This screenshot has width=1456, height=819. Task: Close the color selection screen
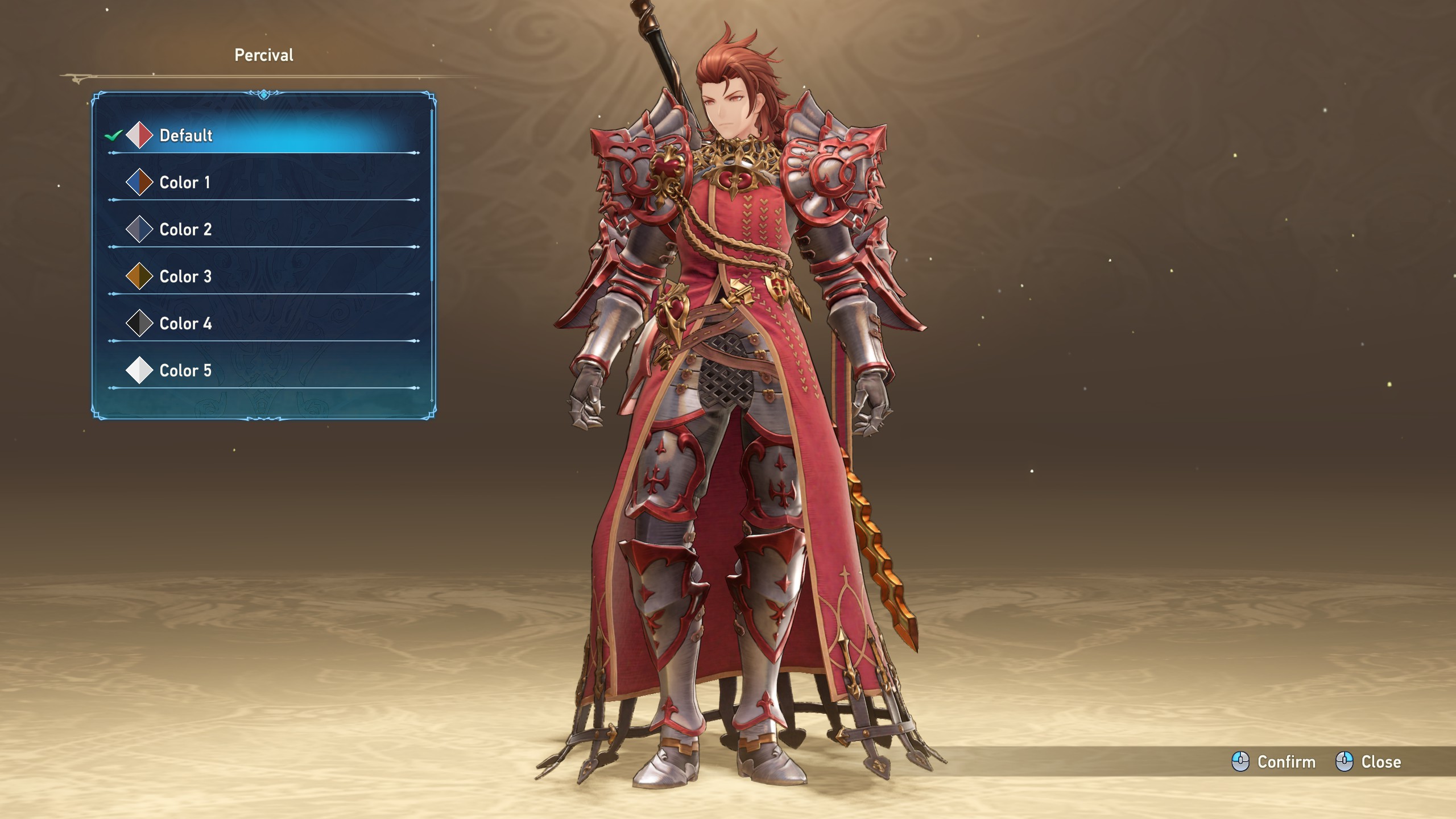[1368, 762]
